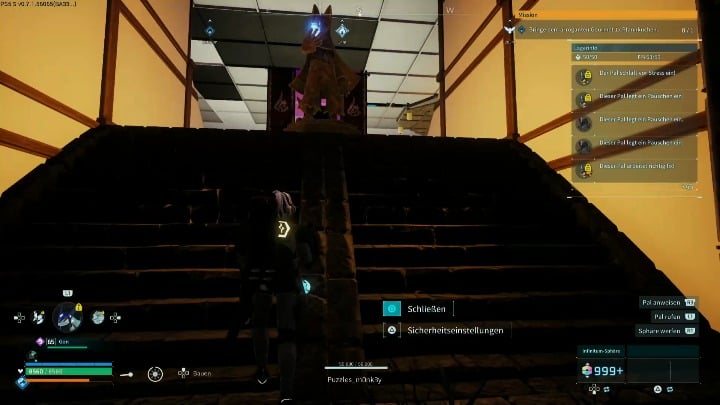Viewport: 720px width, 405px height.
Task: Click the Pal to the left of the active portrait
Action: [x=37, y=317]
